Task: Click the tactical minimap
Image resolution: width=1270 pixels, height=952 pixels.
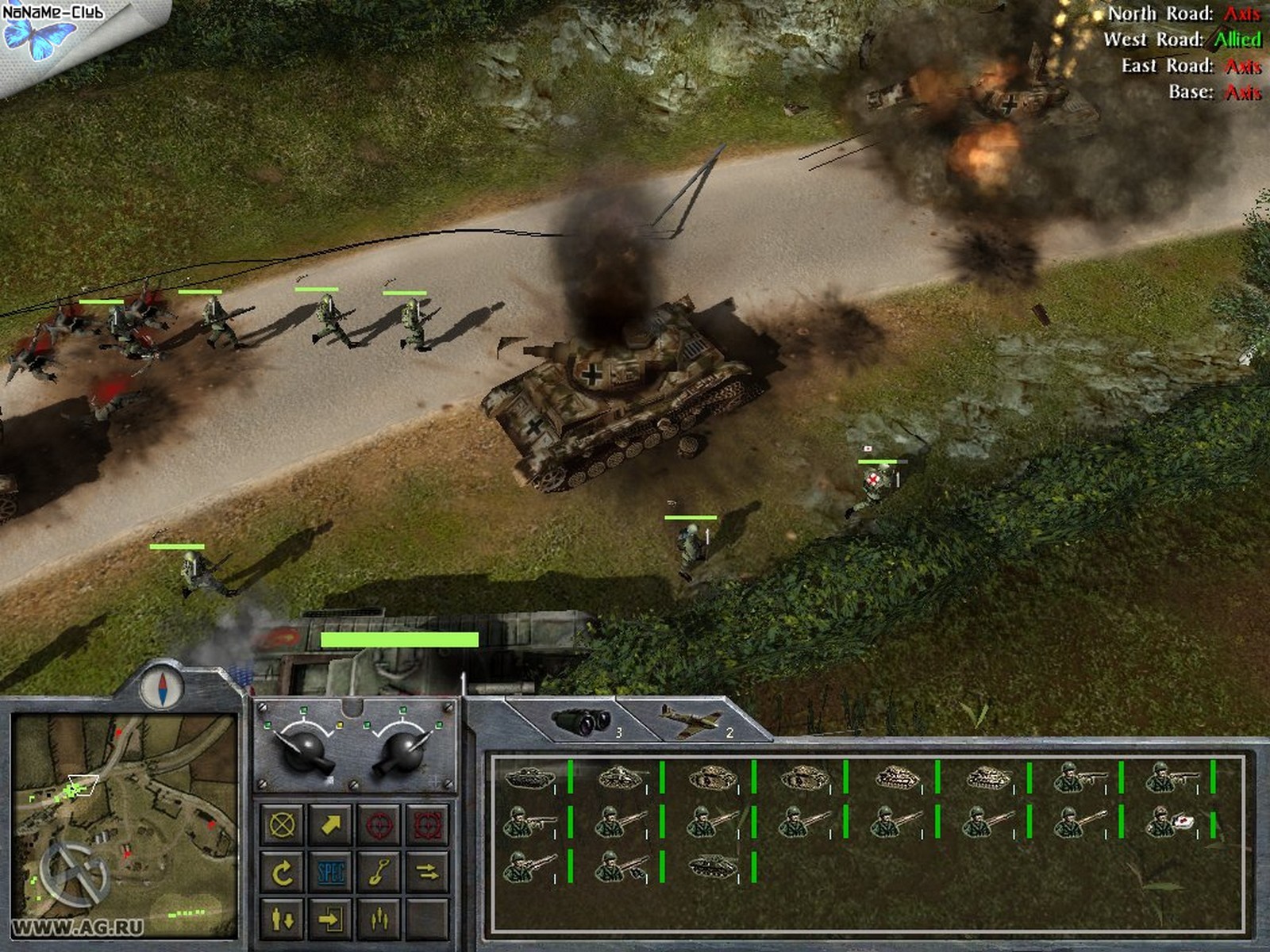Action: (125, 825)
